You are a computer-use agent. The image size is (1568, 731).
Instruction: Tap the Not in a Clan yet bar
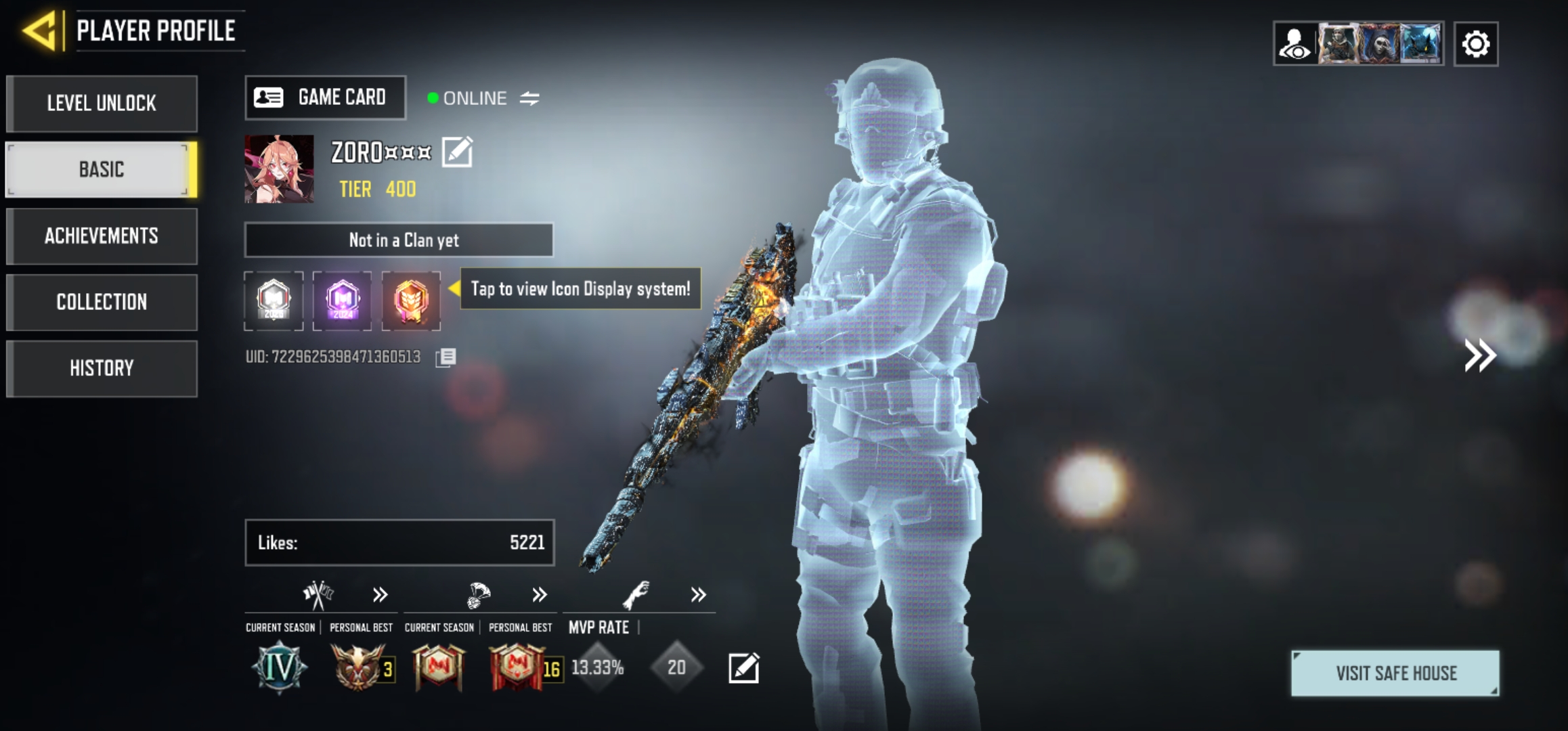[x=399, y=240]
